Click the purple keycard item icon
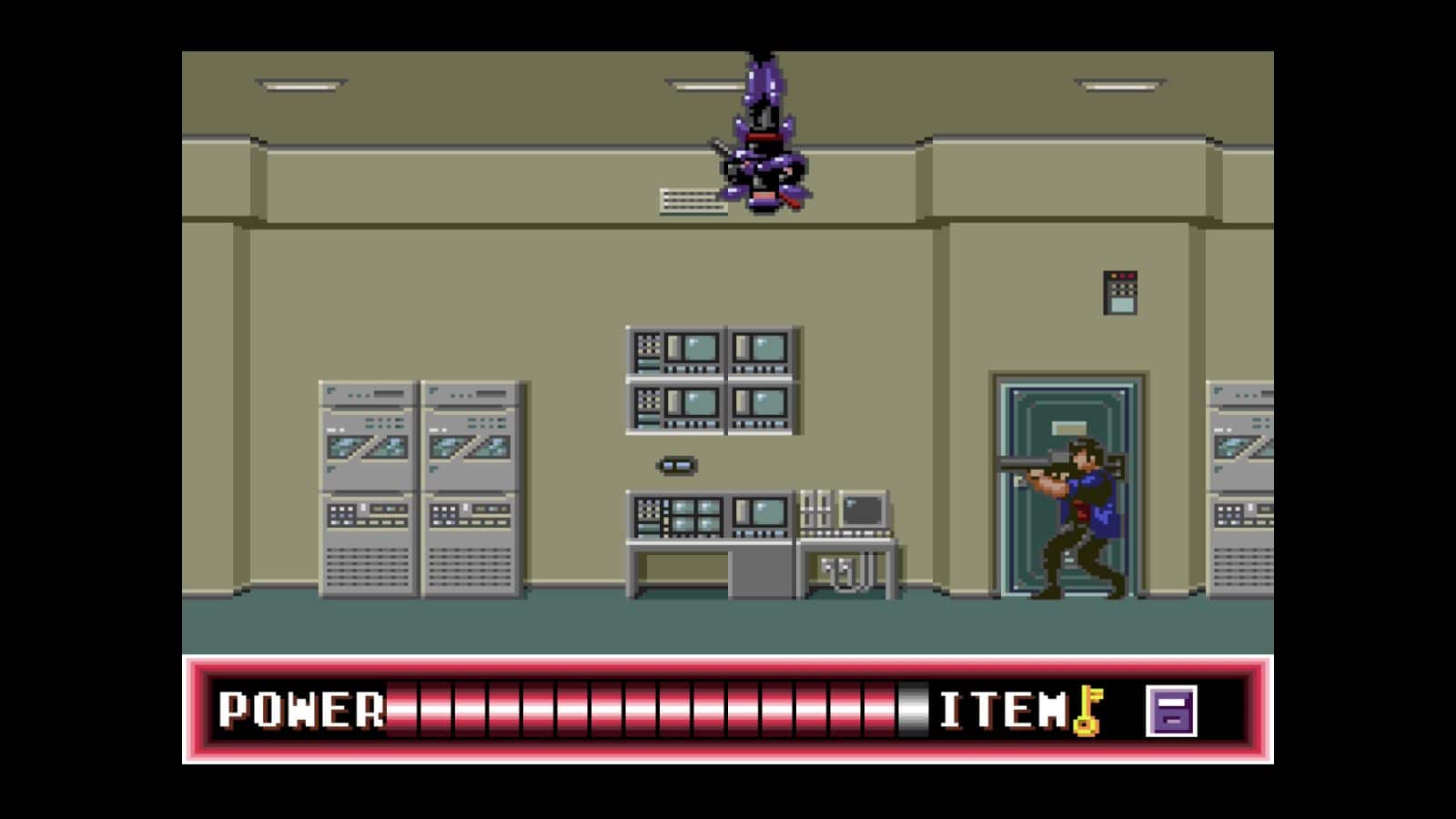This screenshot has height=819, width=1456. (1170, 711)
